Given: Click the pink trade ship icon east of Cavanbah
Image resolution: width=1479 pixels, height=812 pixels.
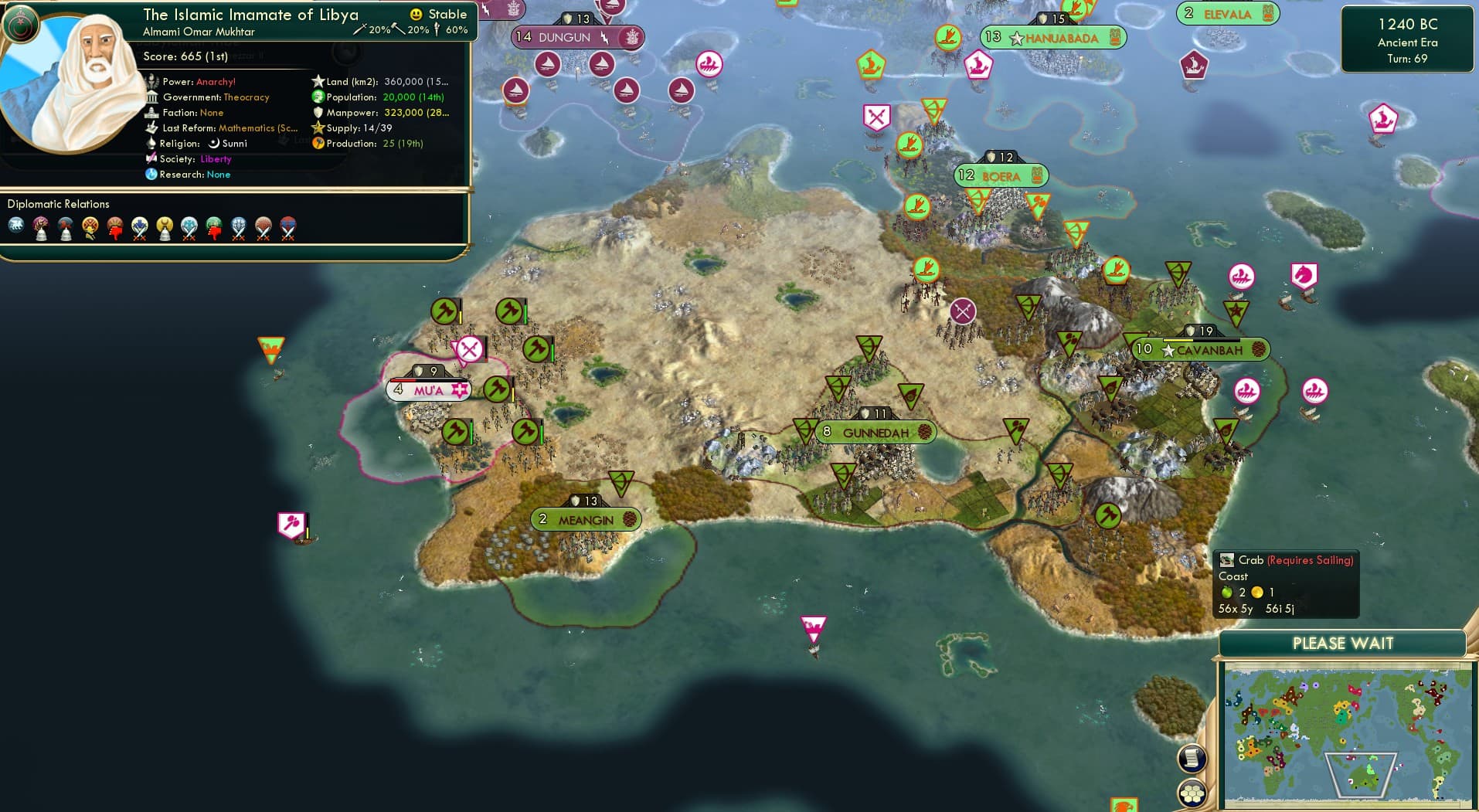Looking at the screenshot, I should pyautogui.click(x=1315, y=392).
